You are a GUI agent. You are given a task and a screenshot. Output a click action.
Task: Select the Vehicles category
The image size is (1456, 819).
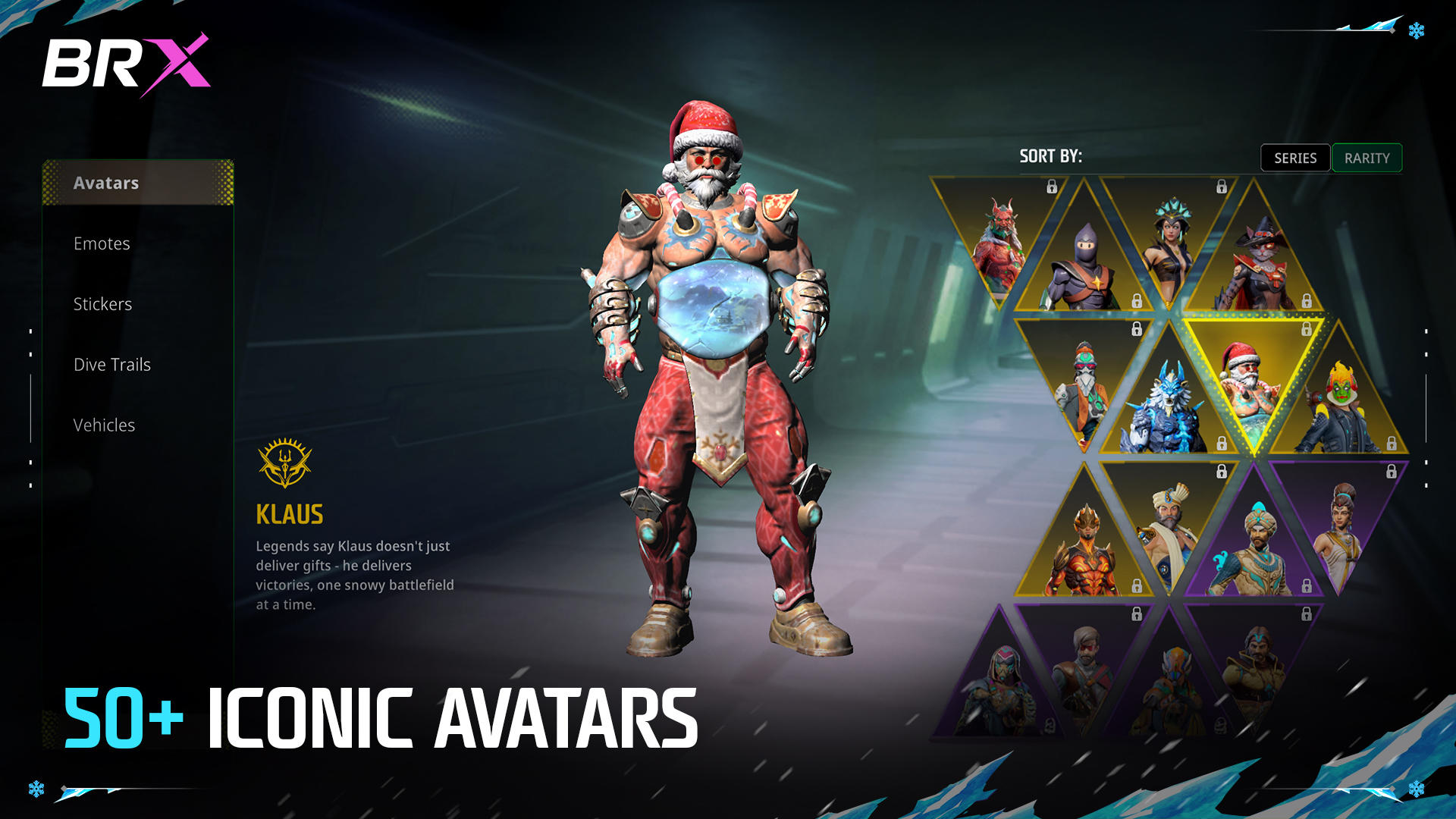click(104, 425)
